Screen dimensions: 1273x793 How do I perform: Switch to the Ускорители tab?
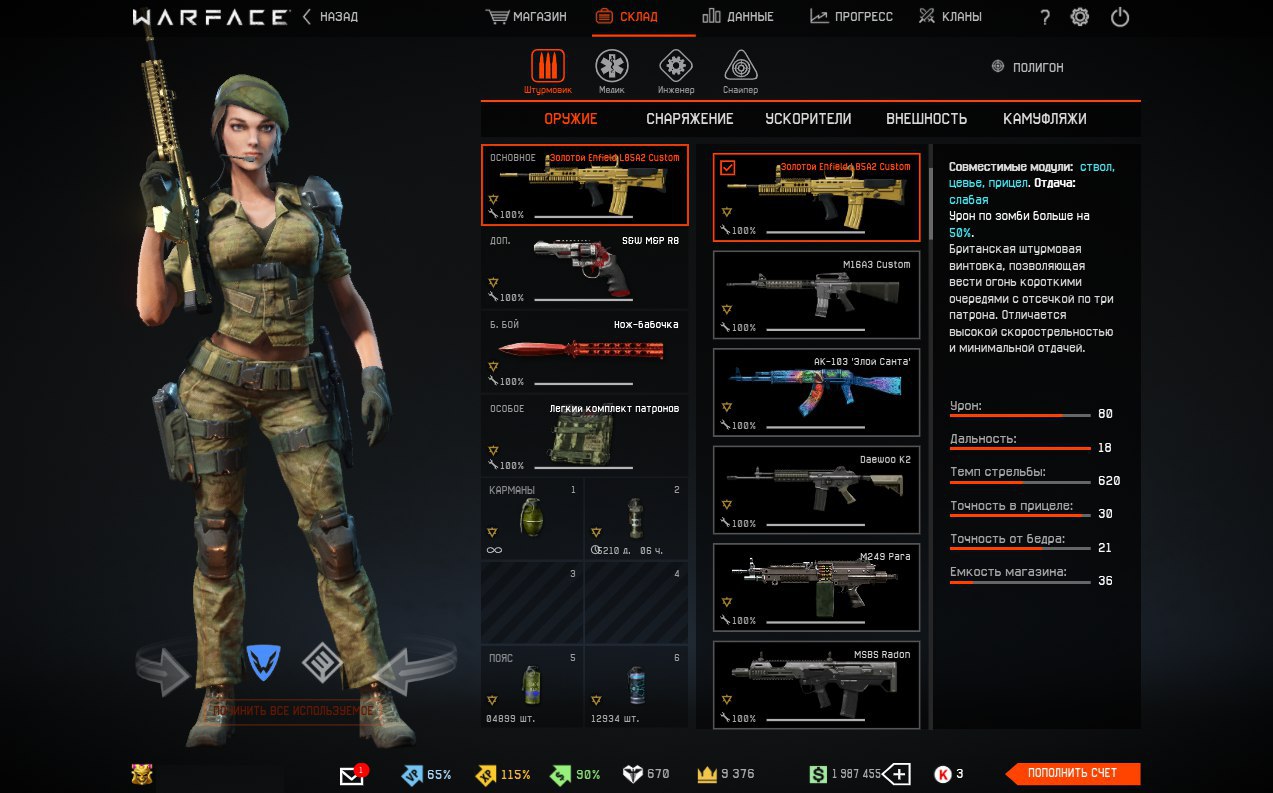[x=808, y=119]
